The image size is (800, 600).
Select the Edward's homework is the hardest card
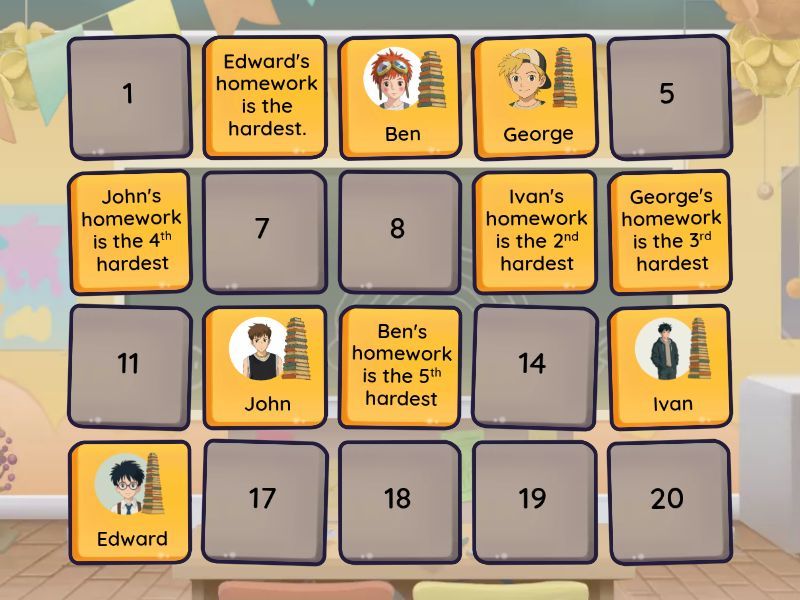click(x=266, y=95)
